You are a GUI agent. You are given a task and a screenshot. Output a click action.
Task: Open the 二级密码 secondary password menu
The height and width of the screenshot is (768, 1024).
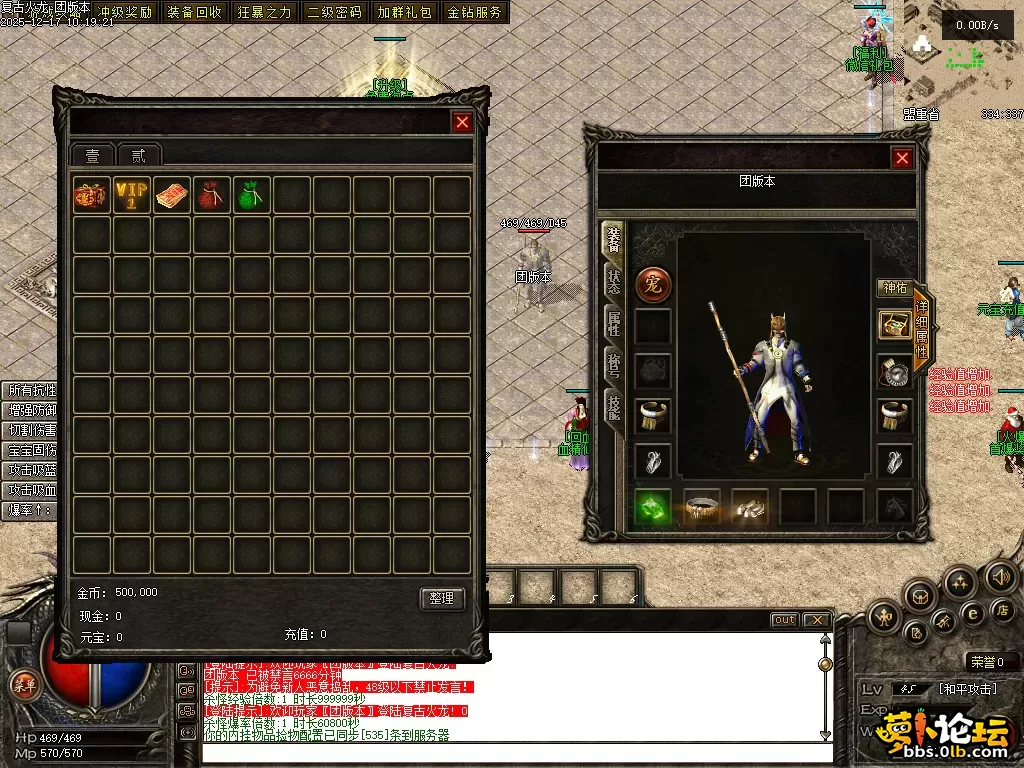(x=334, y=12)
